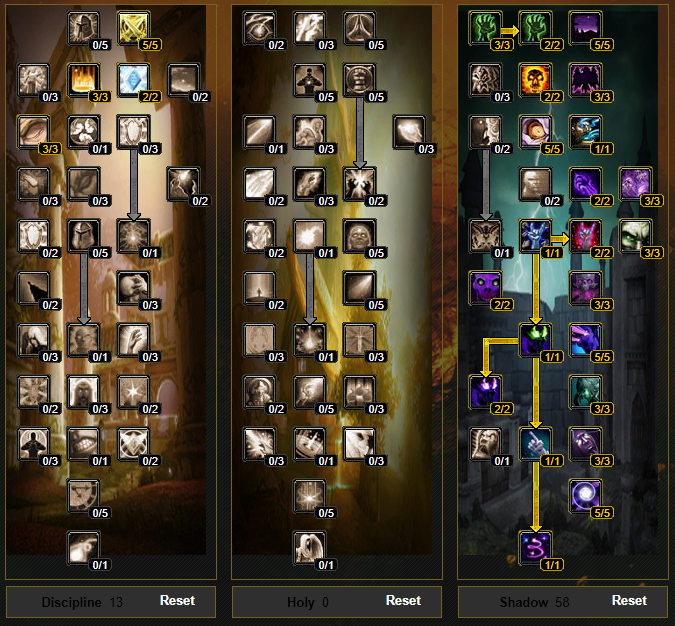Reset the Discipline talent tree
675x626 pixels.
pos(177,601)
